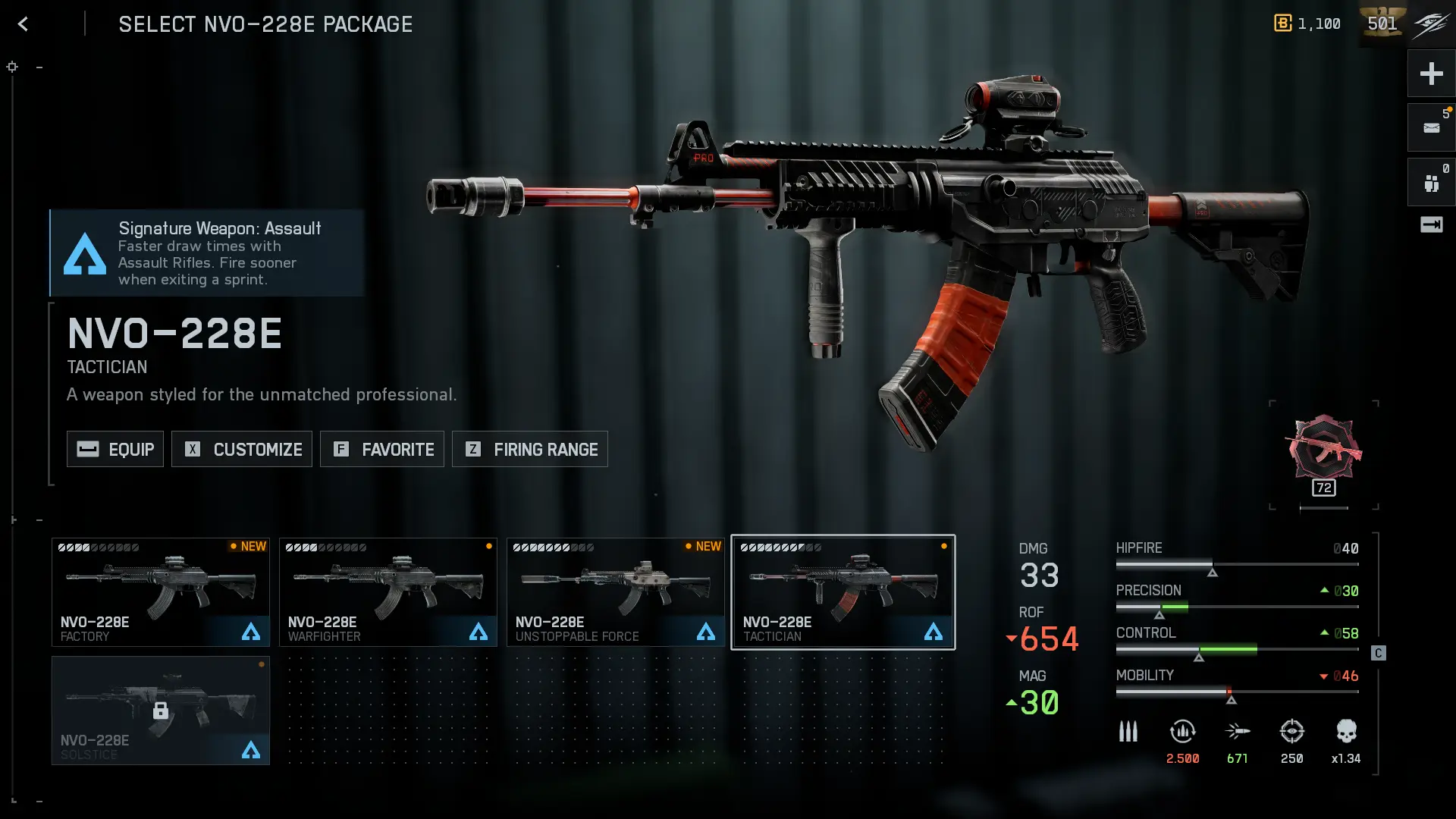Select the NVO-228E Factory package
1456x819 pixels.
click(x=161, y=592)
